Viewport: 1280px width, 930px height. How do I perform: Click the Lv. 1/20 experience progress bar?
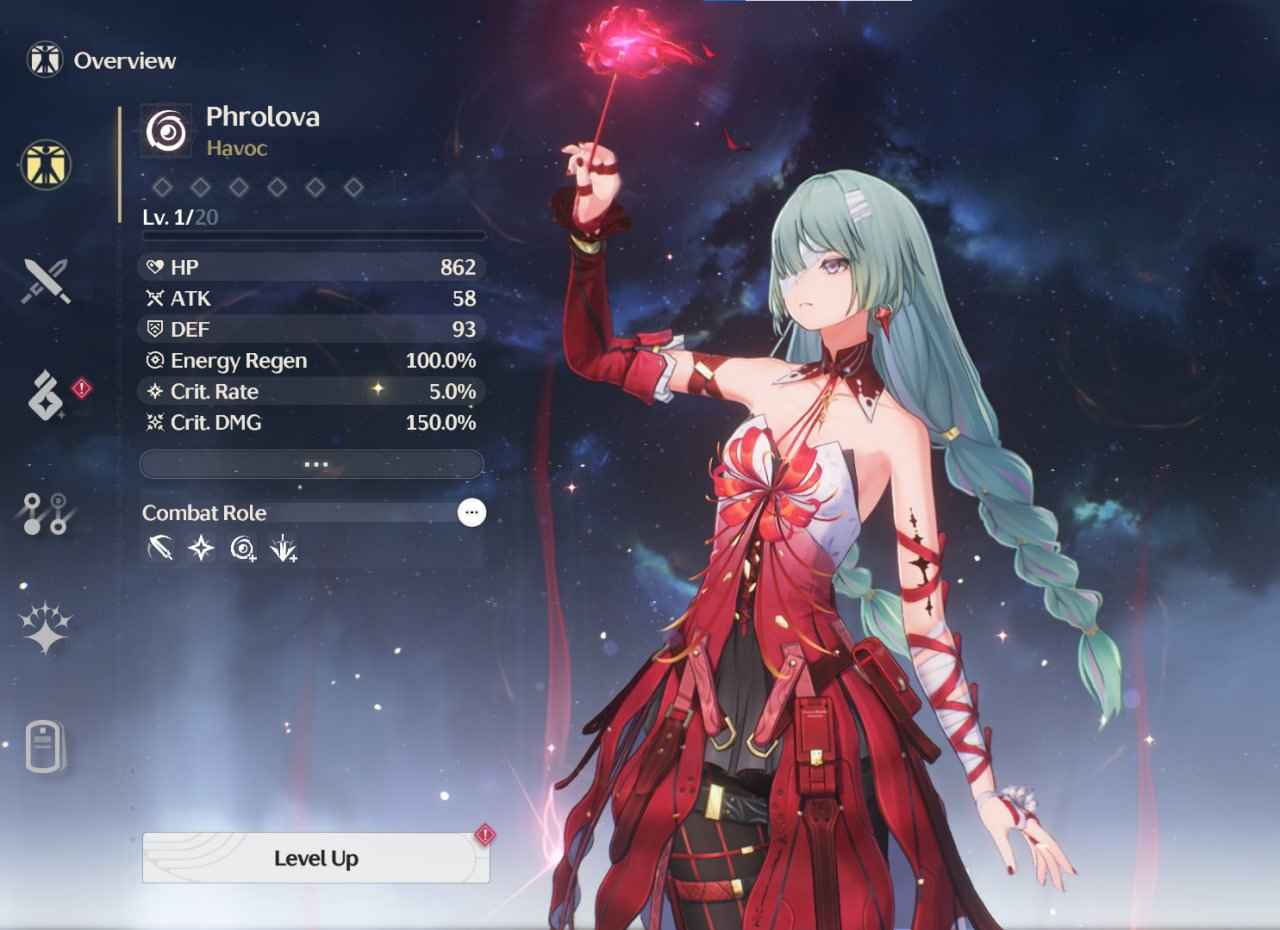[x=311, y=236]
